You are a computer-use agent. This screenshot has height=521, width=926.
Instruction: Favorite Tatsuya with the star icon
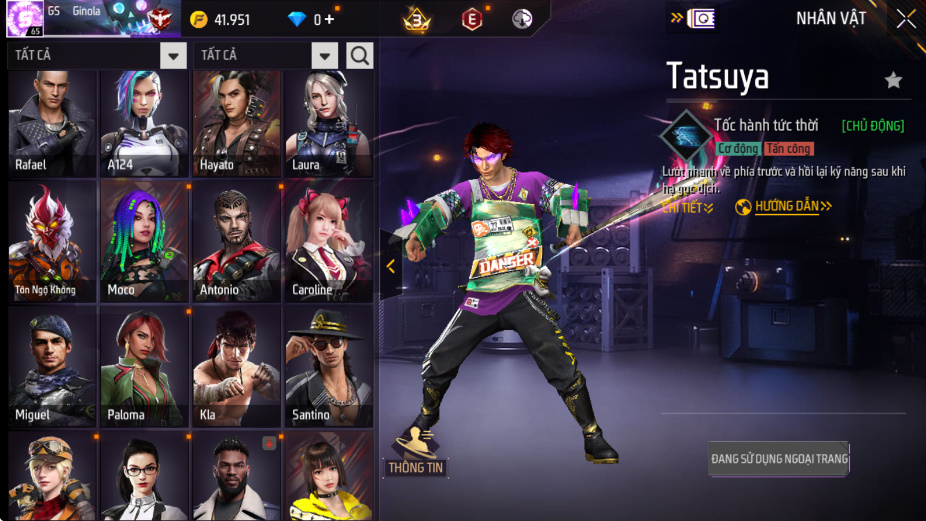tap(893, 80)
